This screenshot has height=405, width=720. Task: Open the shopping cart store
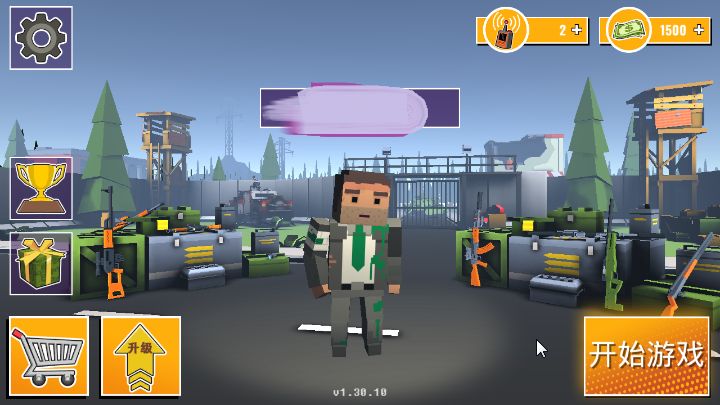pyautogui.click(x=49, y=355)
